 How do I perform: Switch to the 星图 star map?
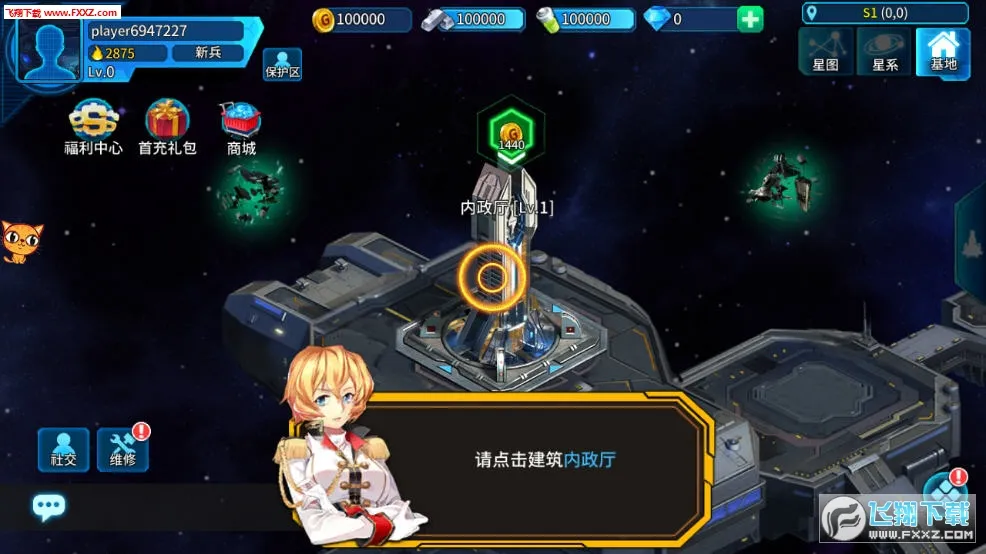[825, 51]
